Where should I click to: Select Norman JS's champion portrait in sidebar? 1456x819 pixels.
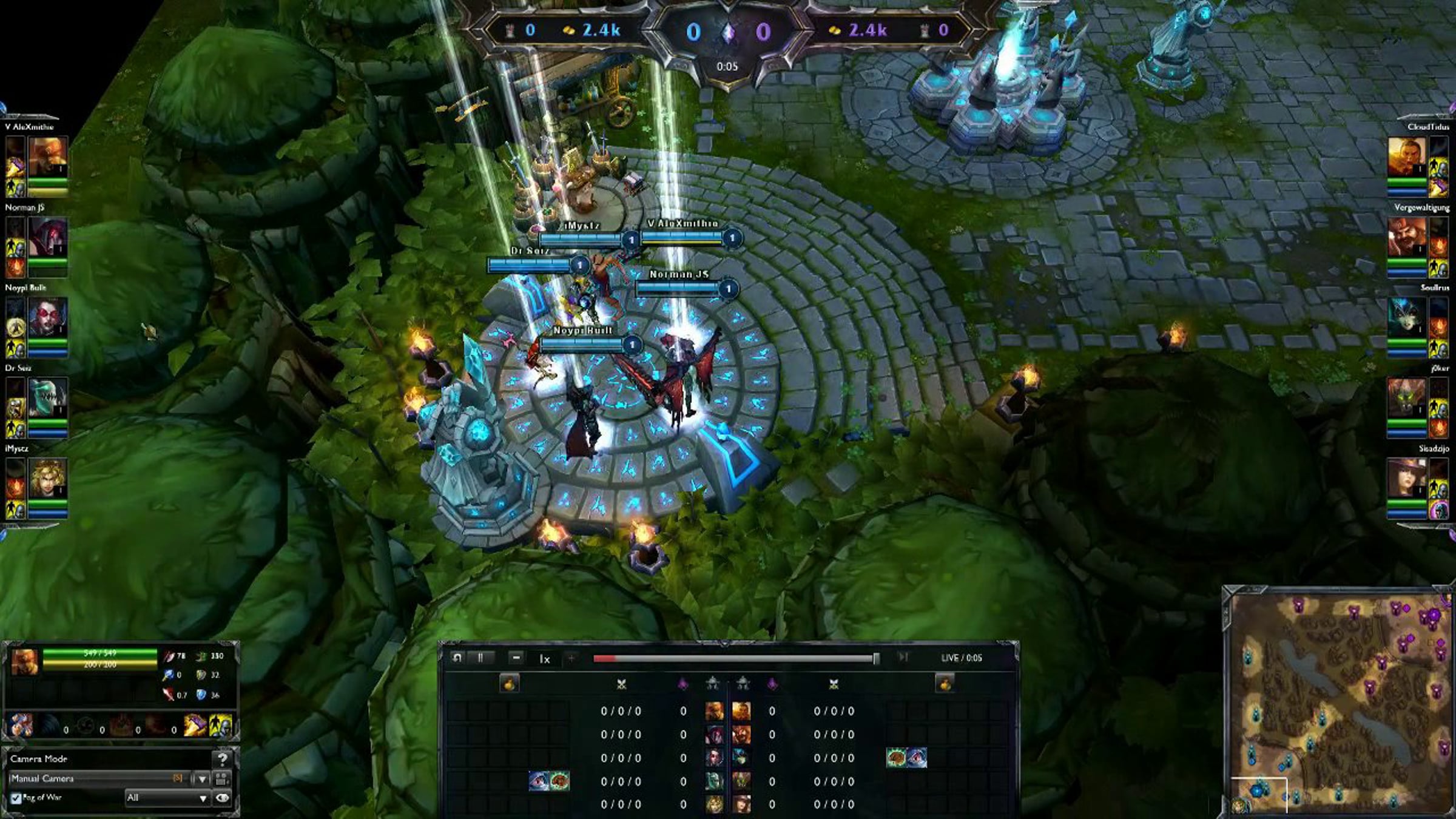point(47,238)
